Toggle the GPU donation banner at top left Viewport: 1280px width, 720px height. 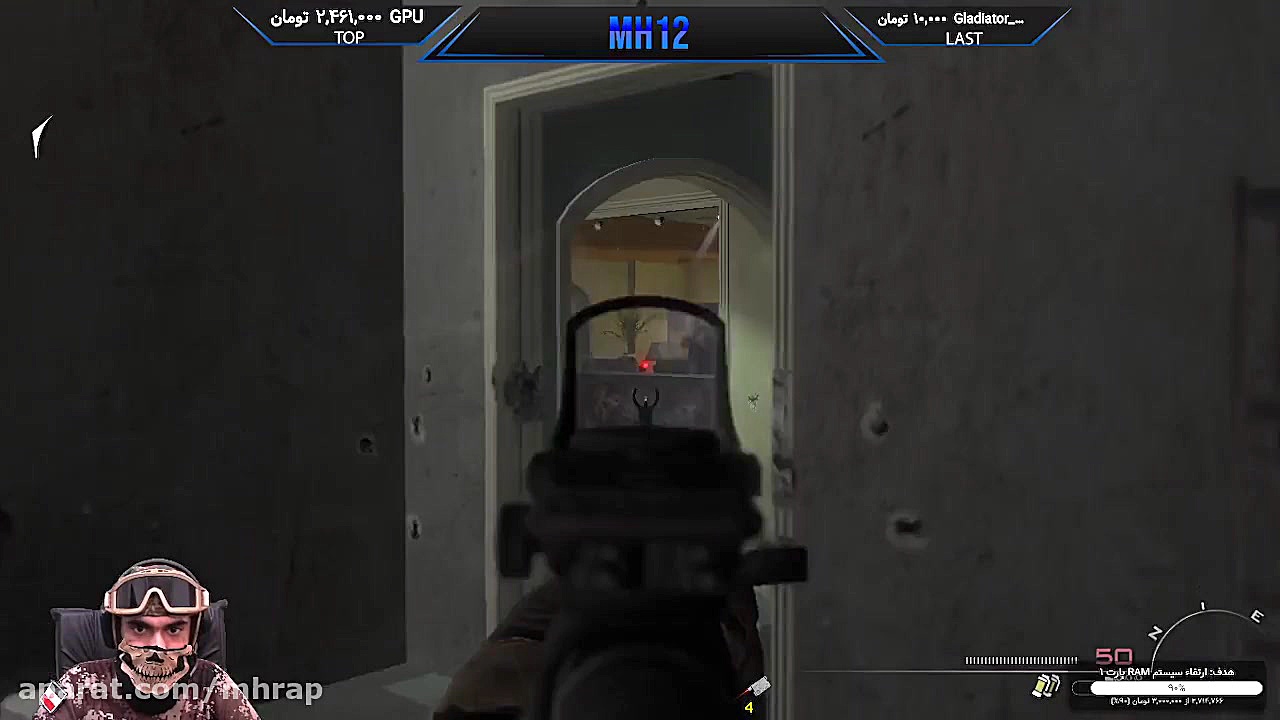(348, 16)
